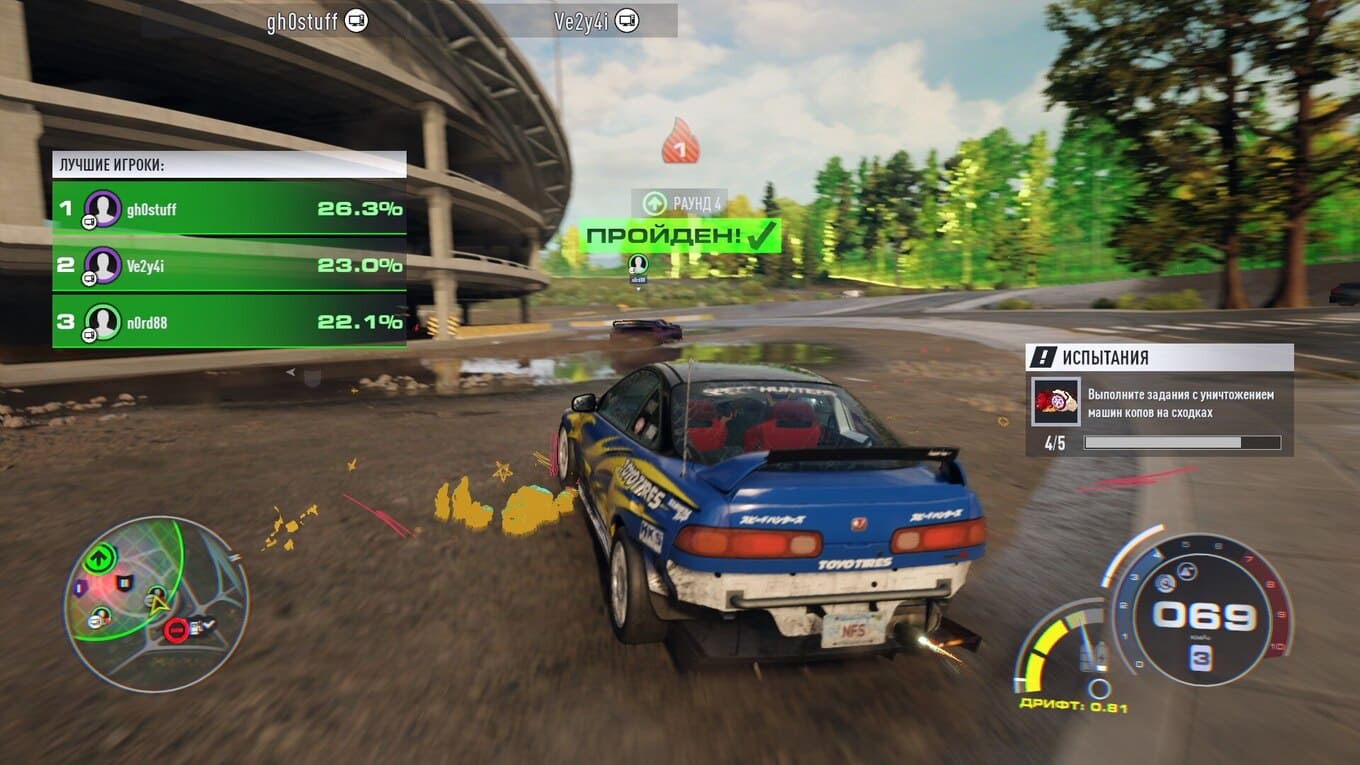Image resolution: width=1360 pixels, height=765 pixels.
Task: Click the red heat level flame icon
Action: 680,143
